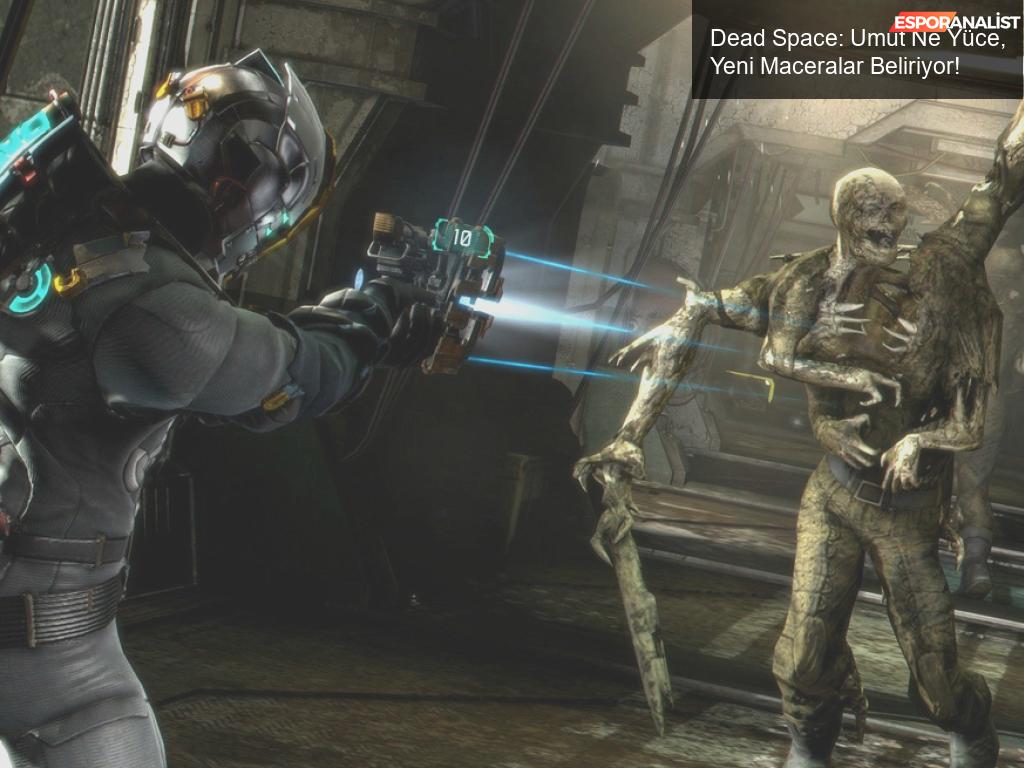
Task: Open the Dead Space article headline
Action: tap(835, 53)
